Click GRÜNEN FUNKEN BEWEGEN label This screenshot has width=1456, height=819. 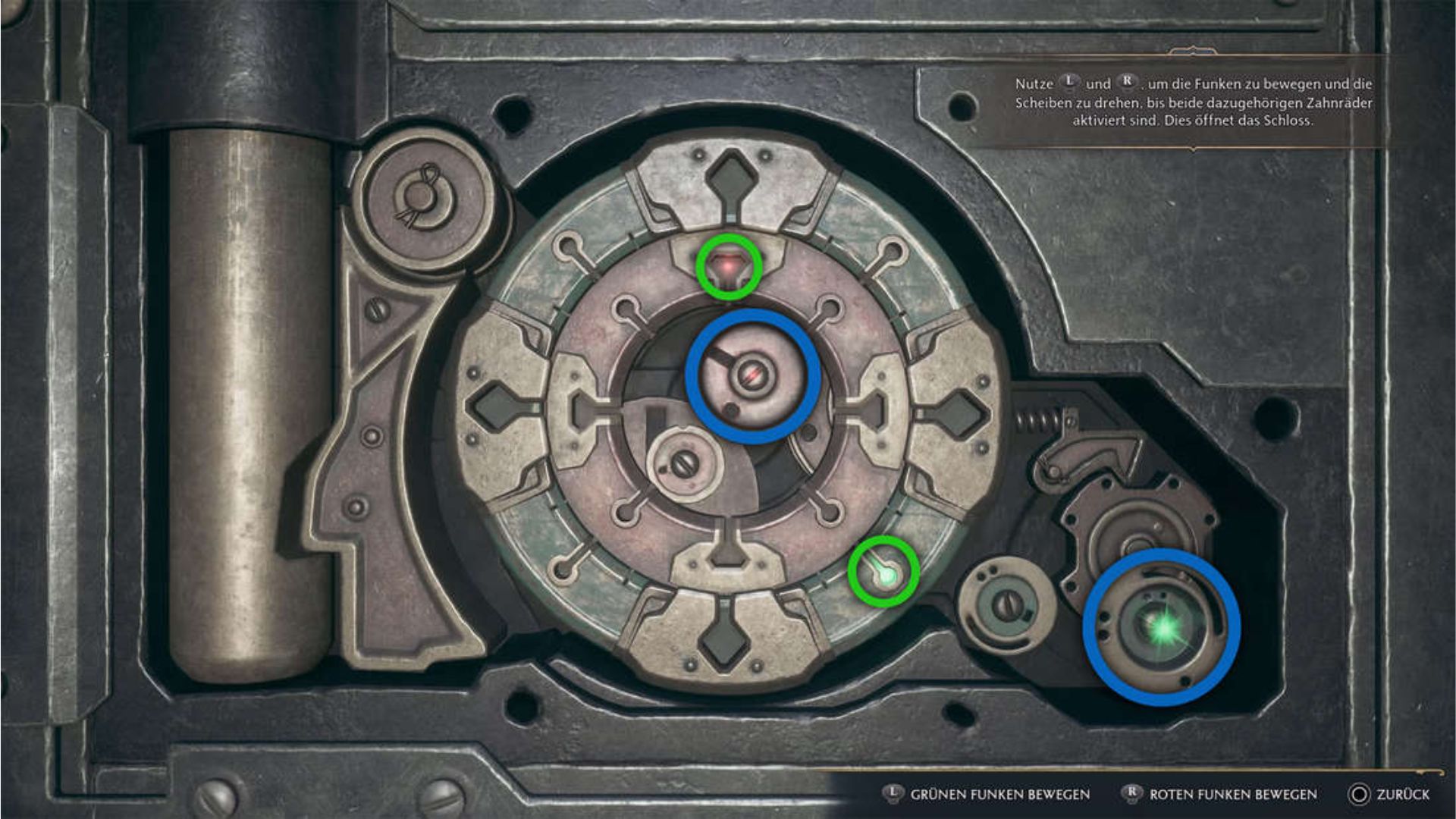coord(999,794)
